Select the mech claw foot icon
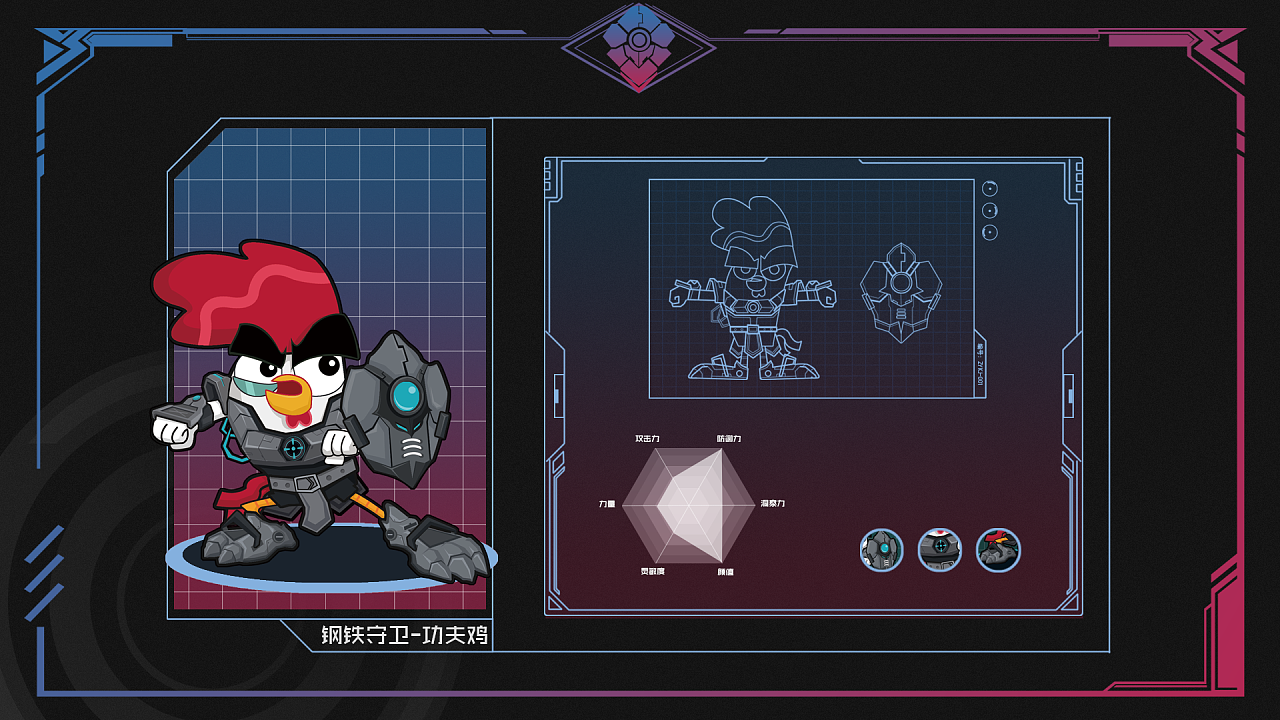The image size is (1280, 720). point(997,550)
